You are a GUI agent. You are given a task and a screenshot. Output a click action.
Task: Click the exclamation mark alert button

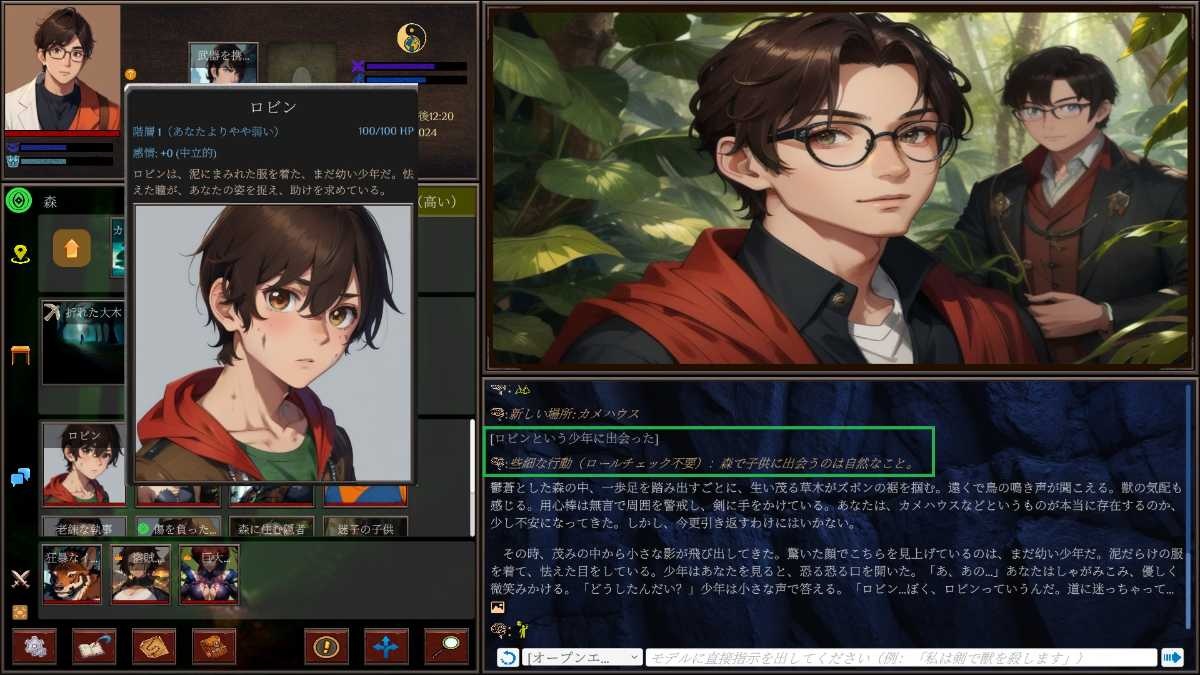tap(326, 647)
